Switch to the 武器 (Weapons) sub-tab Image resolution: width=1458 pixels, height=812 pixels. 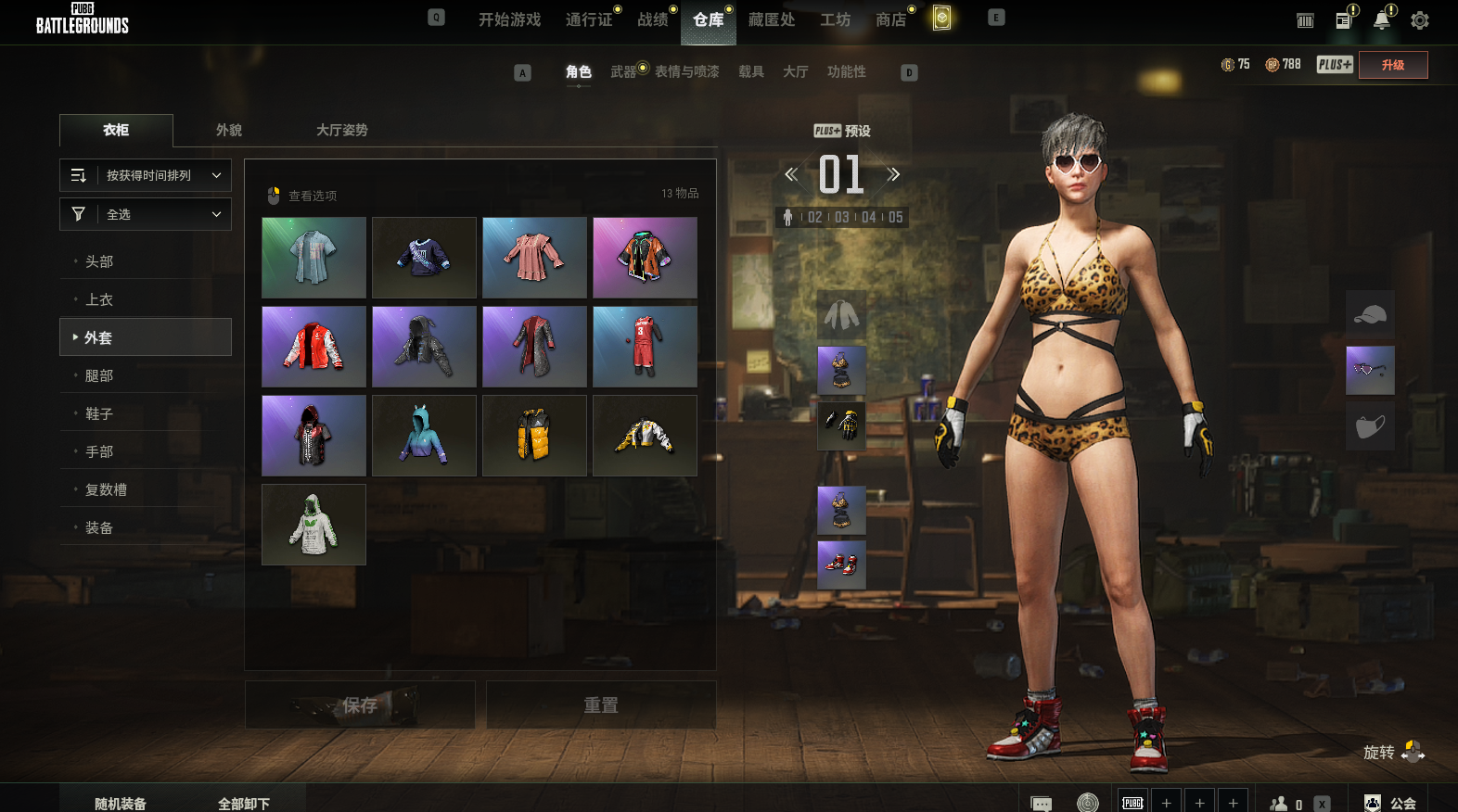623,71
